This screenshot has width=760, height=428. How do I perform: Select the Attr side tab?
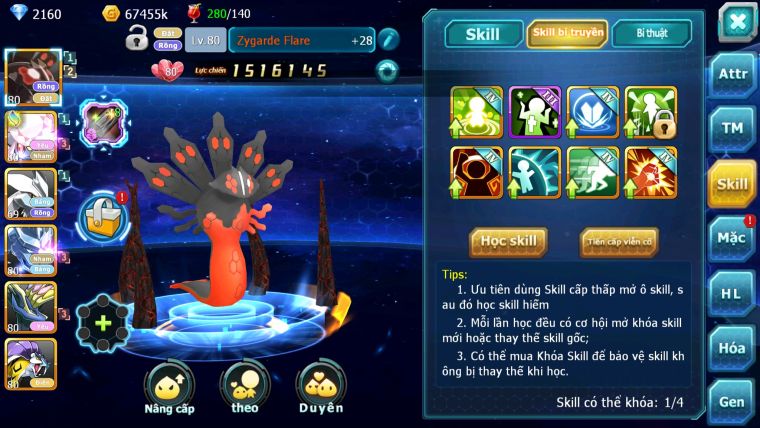(x=731, y=75)
